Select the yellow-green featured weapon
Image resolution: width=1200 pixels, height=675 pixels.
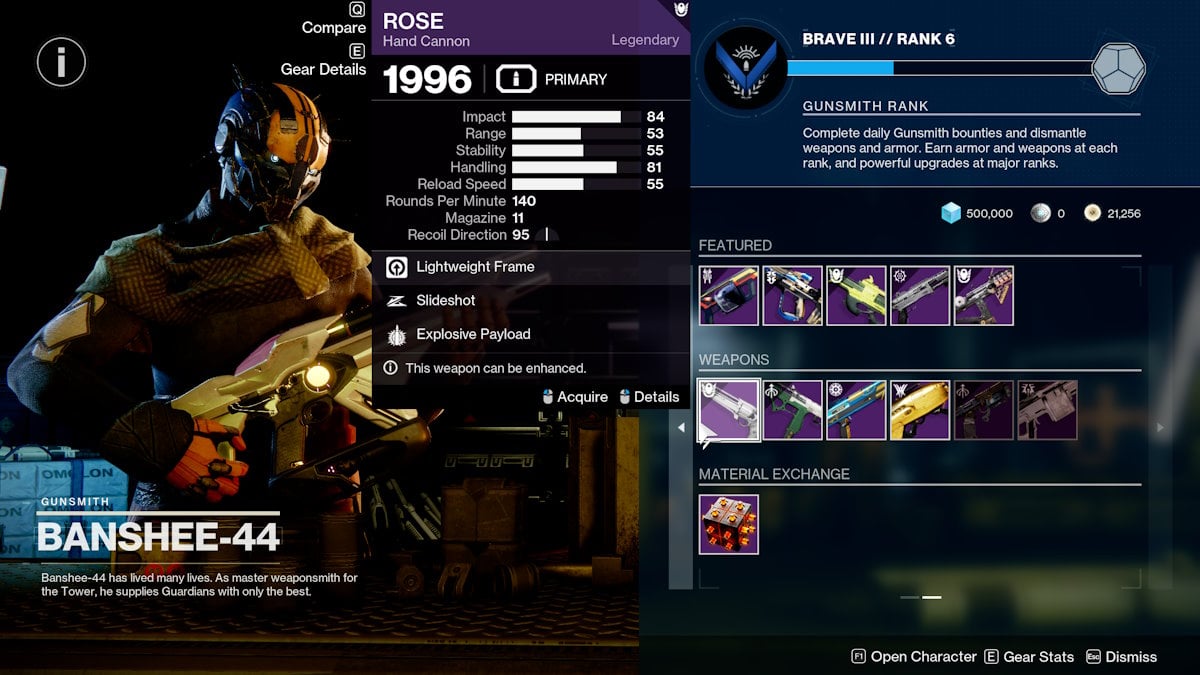pyautogui.click(x=857, y=296)
